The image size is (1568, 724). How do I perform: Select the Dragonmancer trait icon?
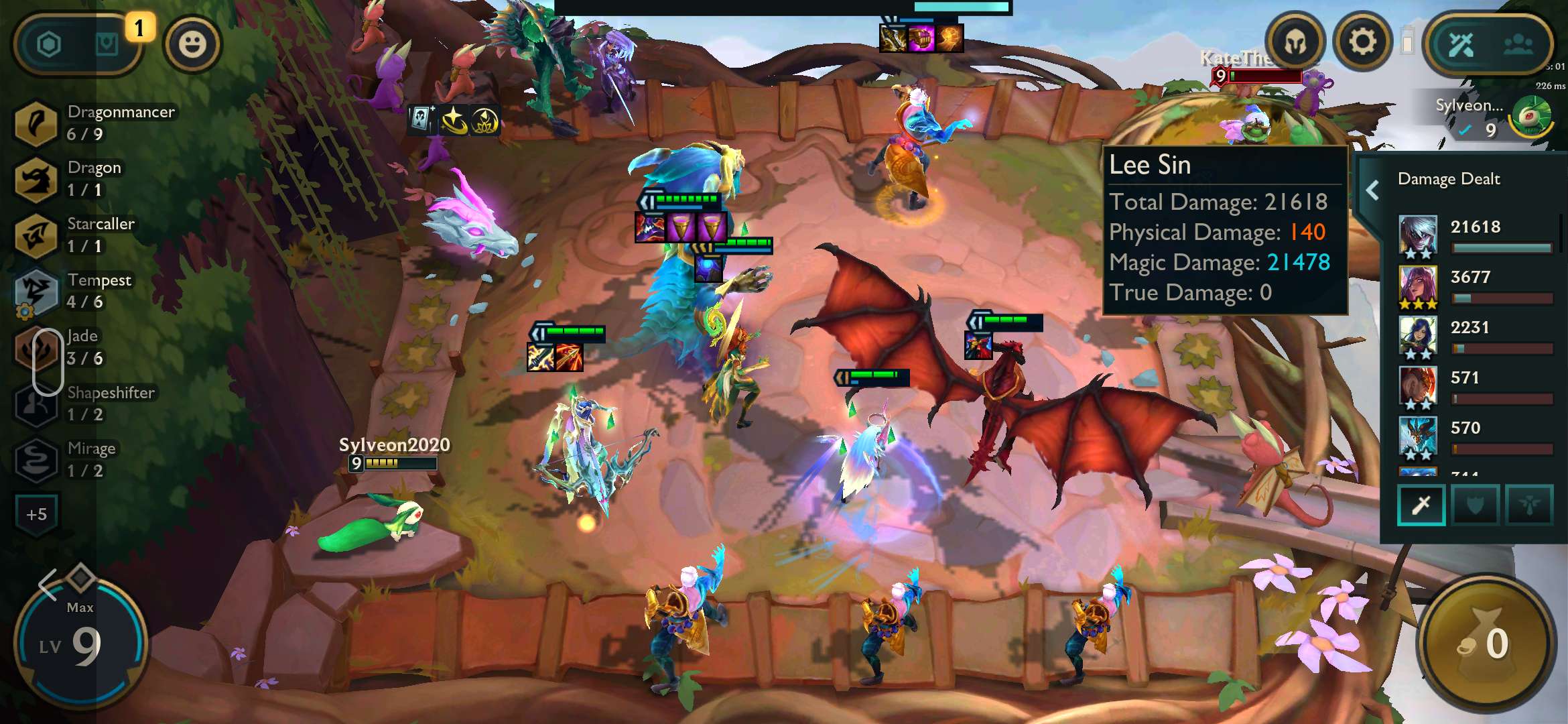35,123
